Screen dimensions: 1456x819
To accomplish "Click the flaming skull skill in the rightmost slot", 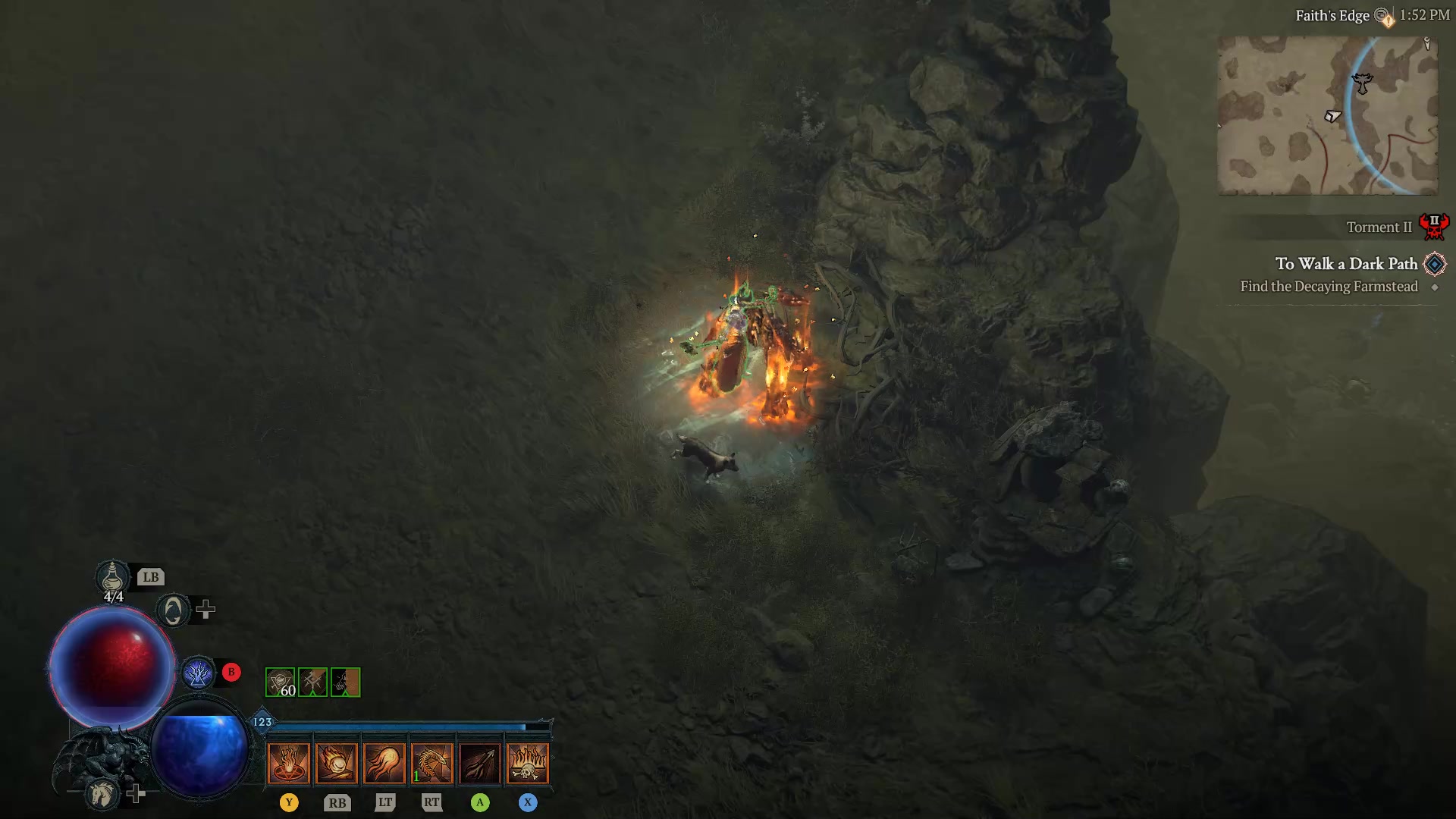I will click(x=527, y=762).
